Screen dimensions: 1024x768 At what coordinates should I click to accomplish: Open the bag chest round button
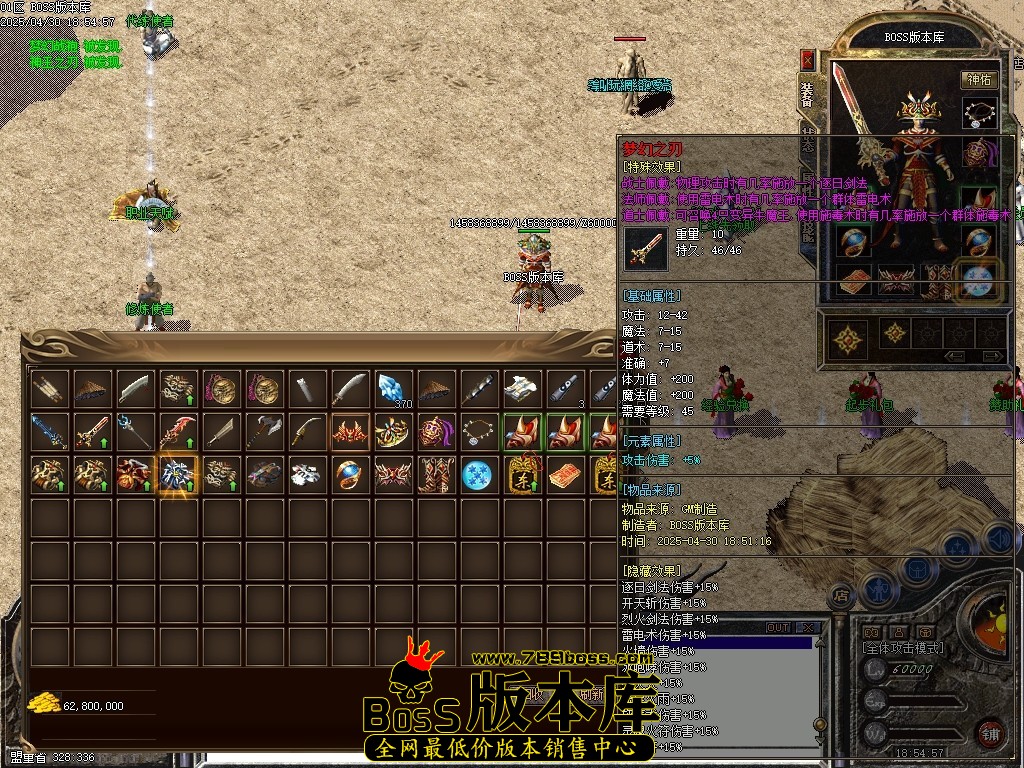[916, 568]
